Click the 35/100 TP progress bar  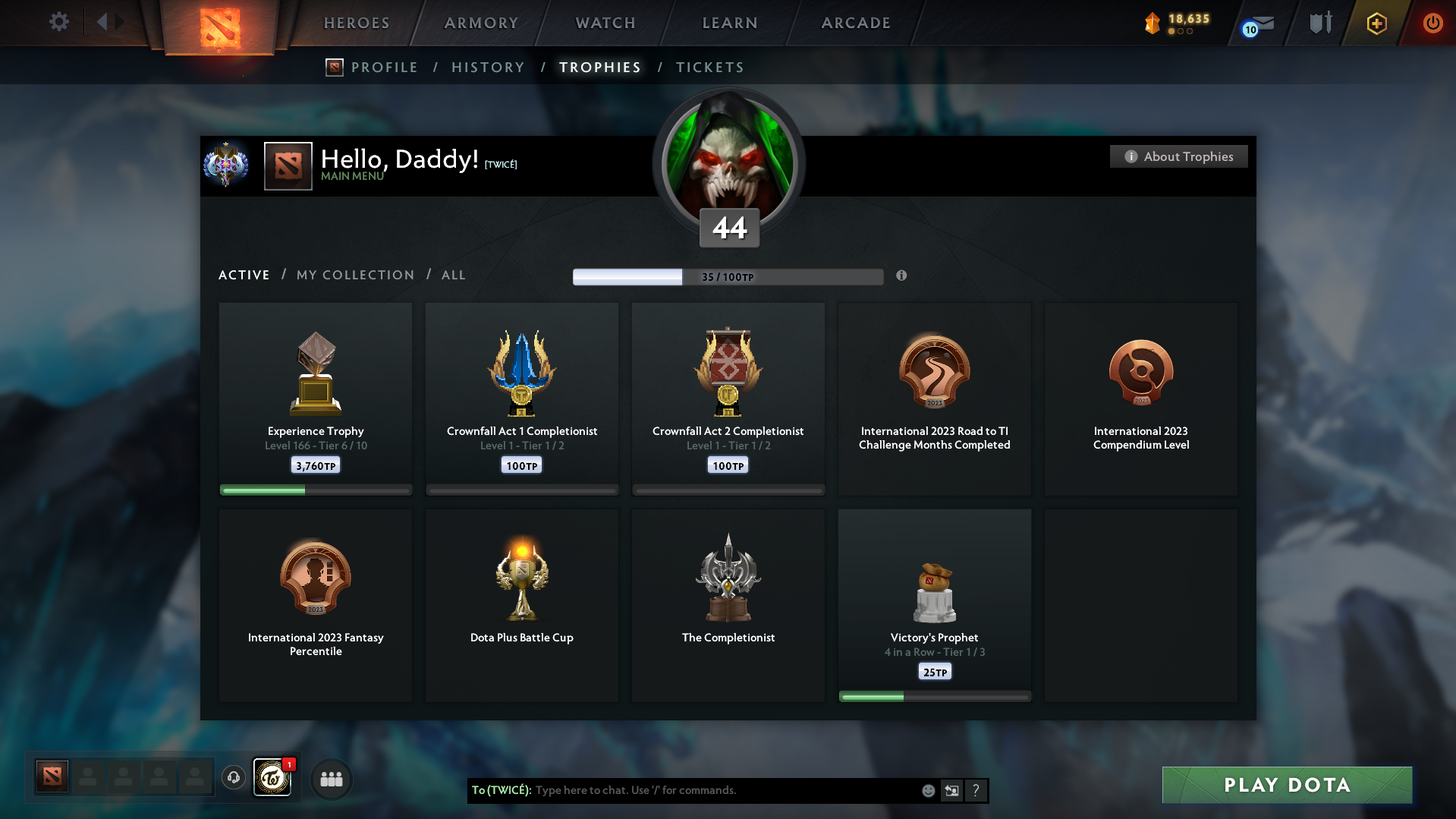728,276
